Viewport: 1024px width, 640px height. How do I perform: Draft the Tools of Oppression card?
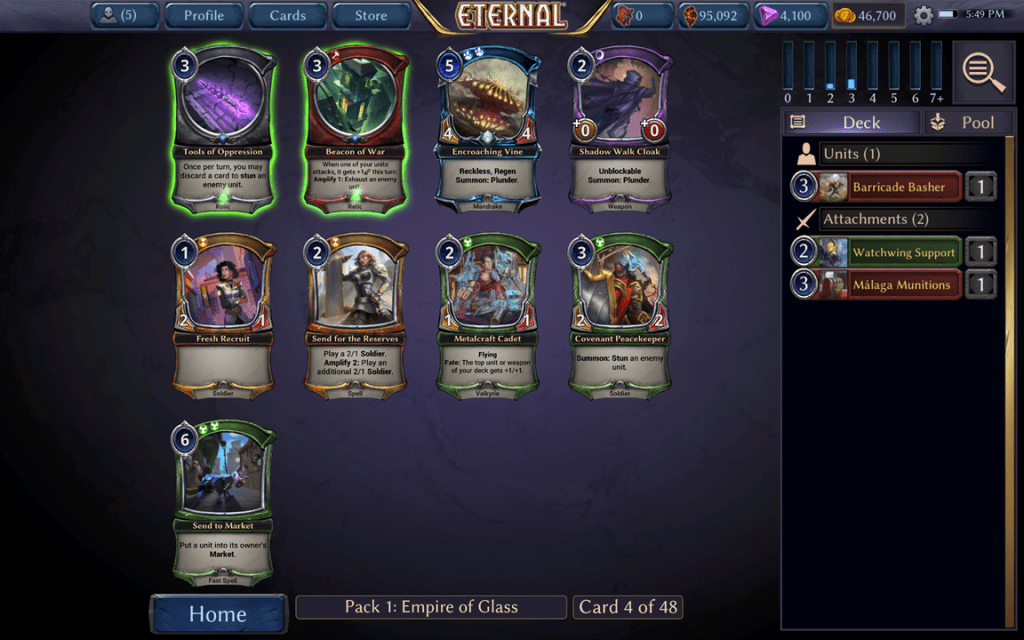(223, 130)
